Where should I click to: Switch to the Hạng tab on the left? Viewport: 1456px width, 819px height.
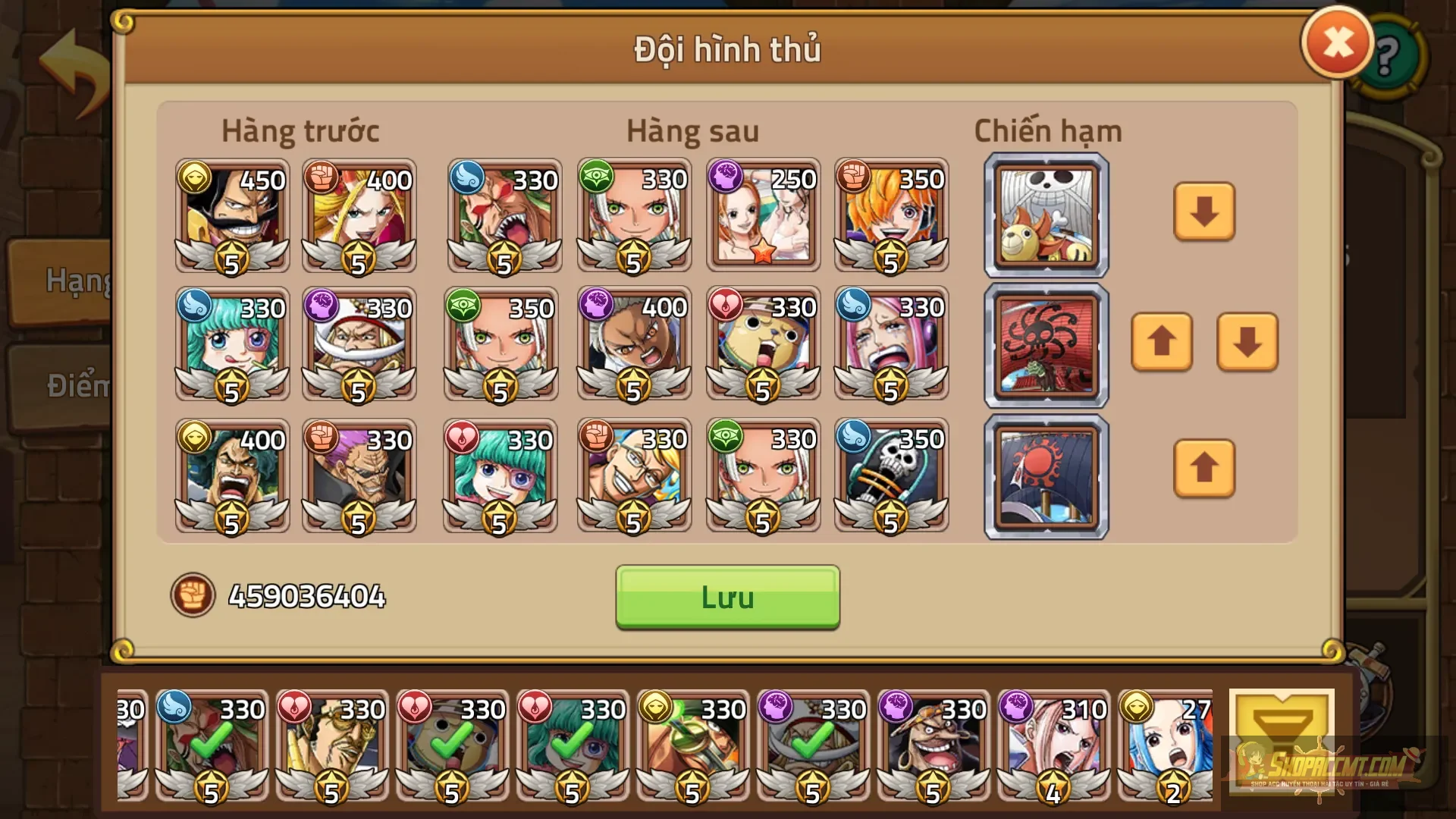click(x=68, y=281)
